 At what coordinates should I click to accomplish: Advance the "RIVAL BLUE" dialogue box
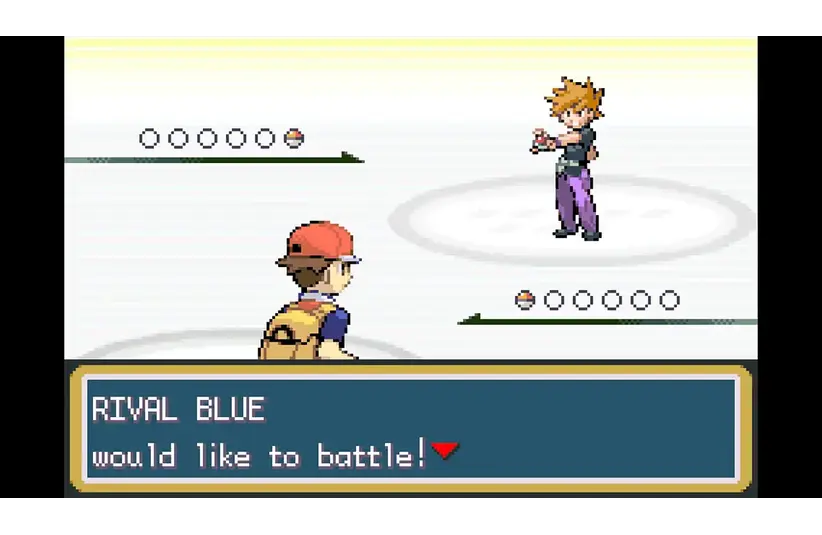410,432
